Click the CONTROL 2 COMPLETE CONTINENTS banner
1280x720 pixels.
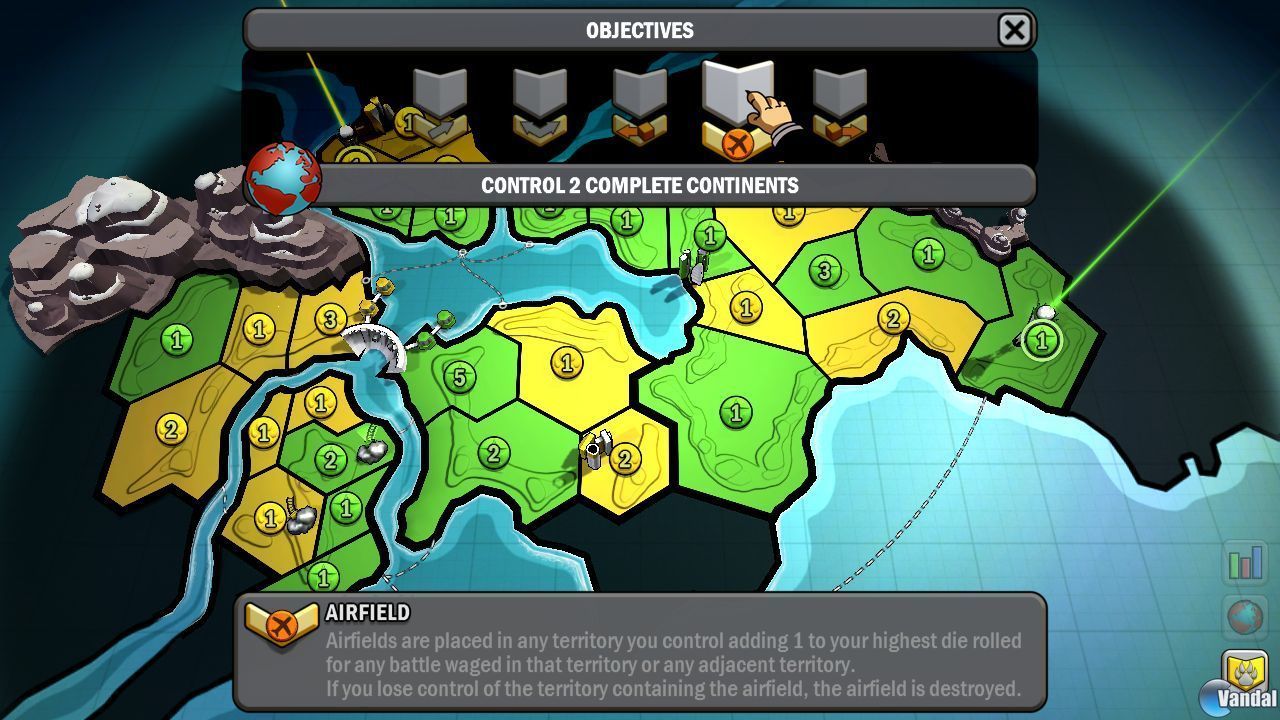point(640,185)
